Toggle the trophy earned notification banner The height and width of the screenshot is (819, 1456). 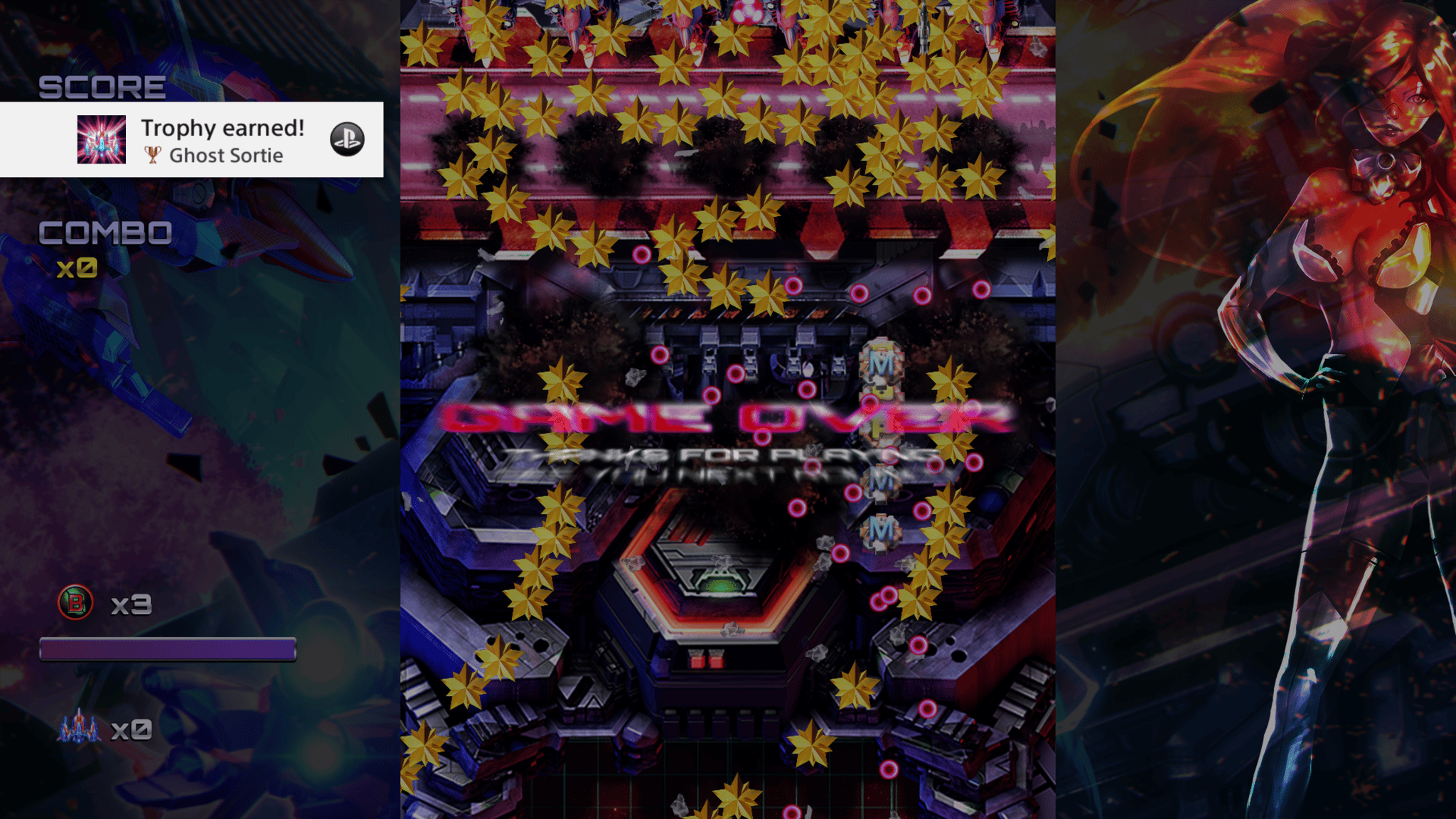(x=192, y=141)
